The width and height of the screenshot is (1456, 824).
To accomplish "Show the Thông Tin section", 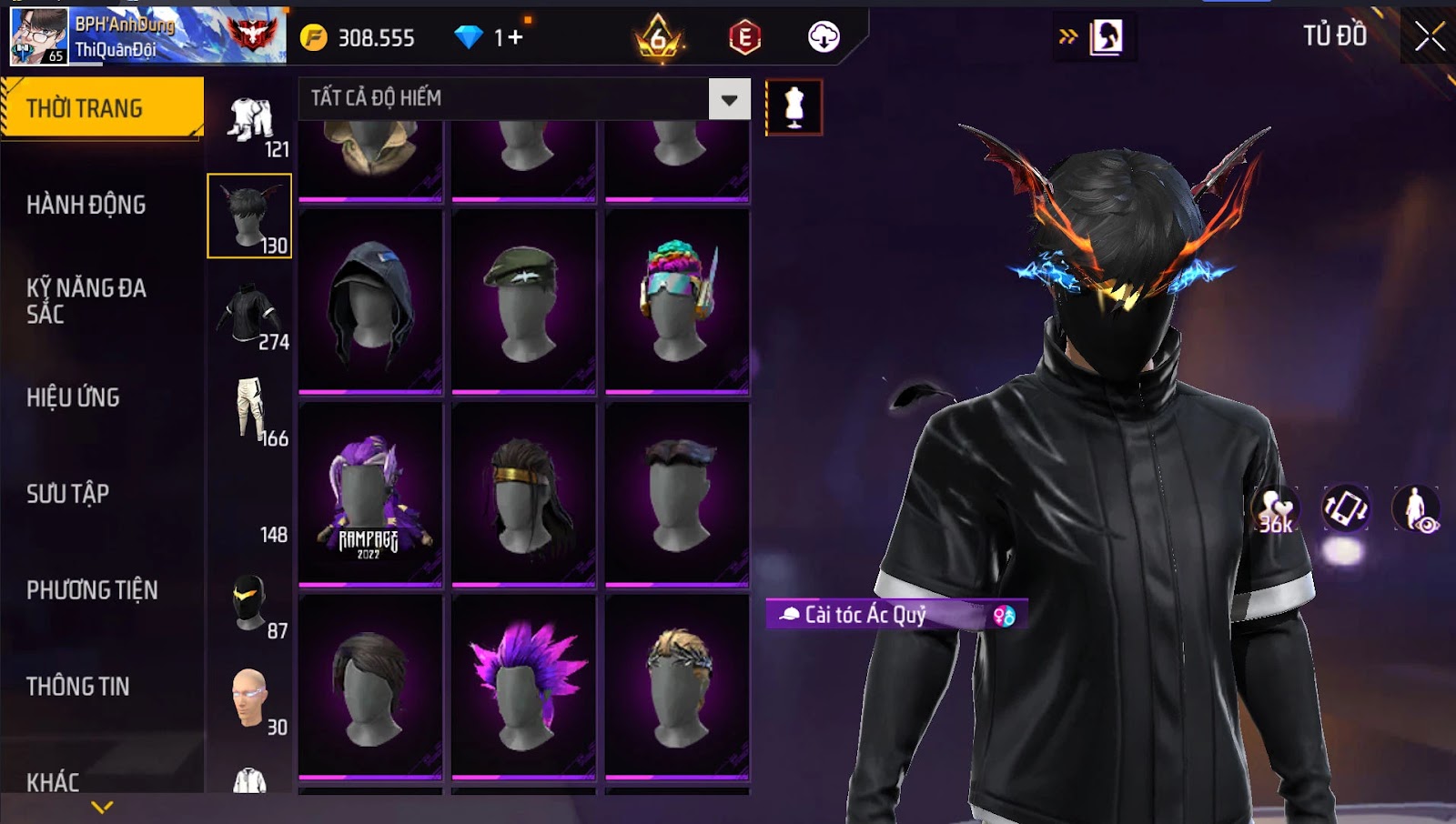I will pyautogui.click(x=78, y=687).
